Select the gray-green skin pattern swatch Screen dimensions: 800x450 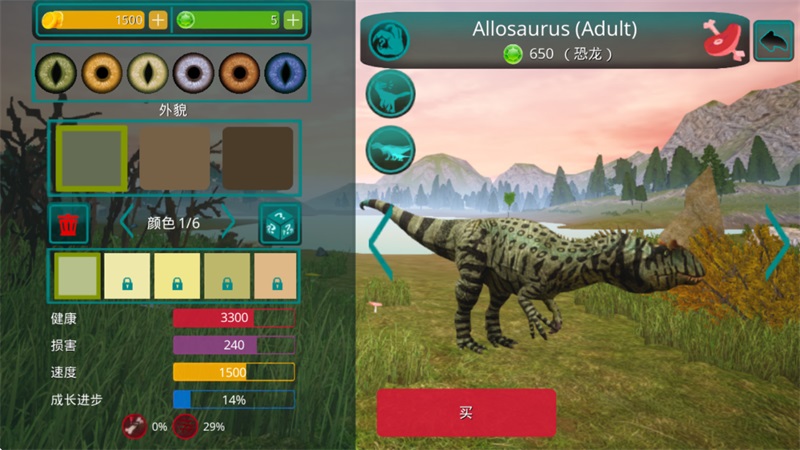pyautogui.click(x=91, y=159)
